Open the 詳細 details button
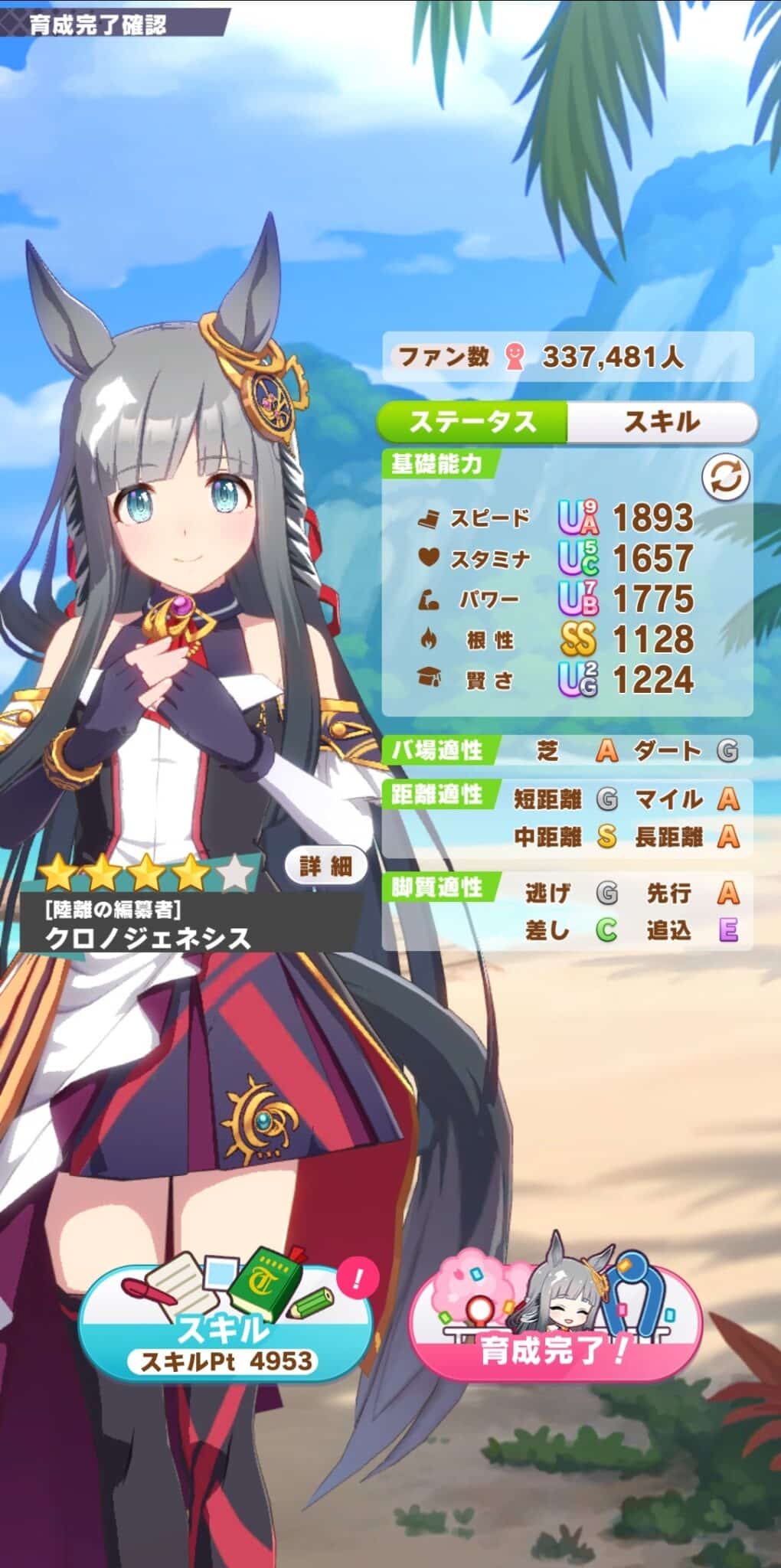 coord(325,866)
